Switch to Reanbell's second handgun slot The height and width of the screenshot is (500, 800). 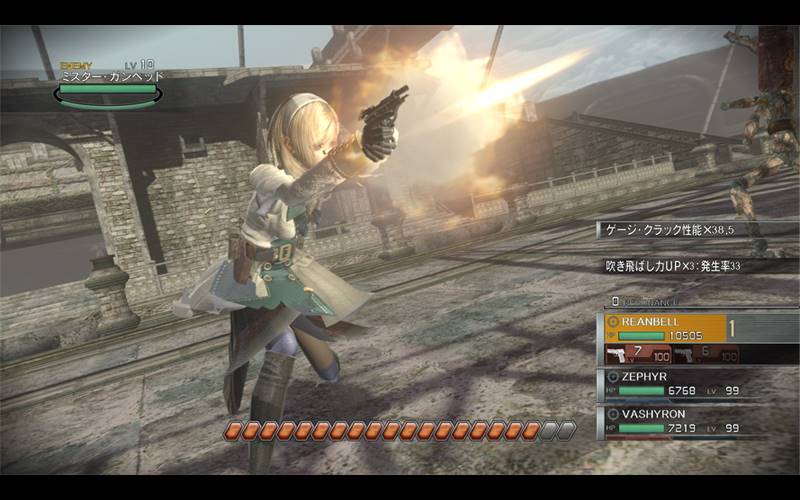pyautogui.click(x=704, y=354)
